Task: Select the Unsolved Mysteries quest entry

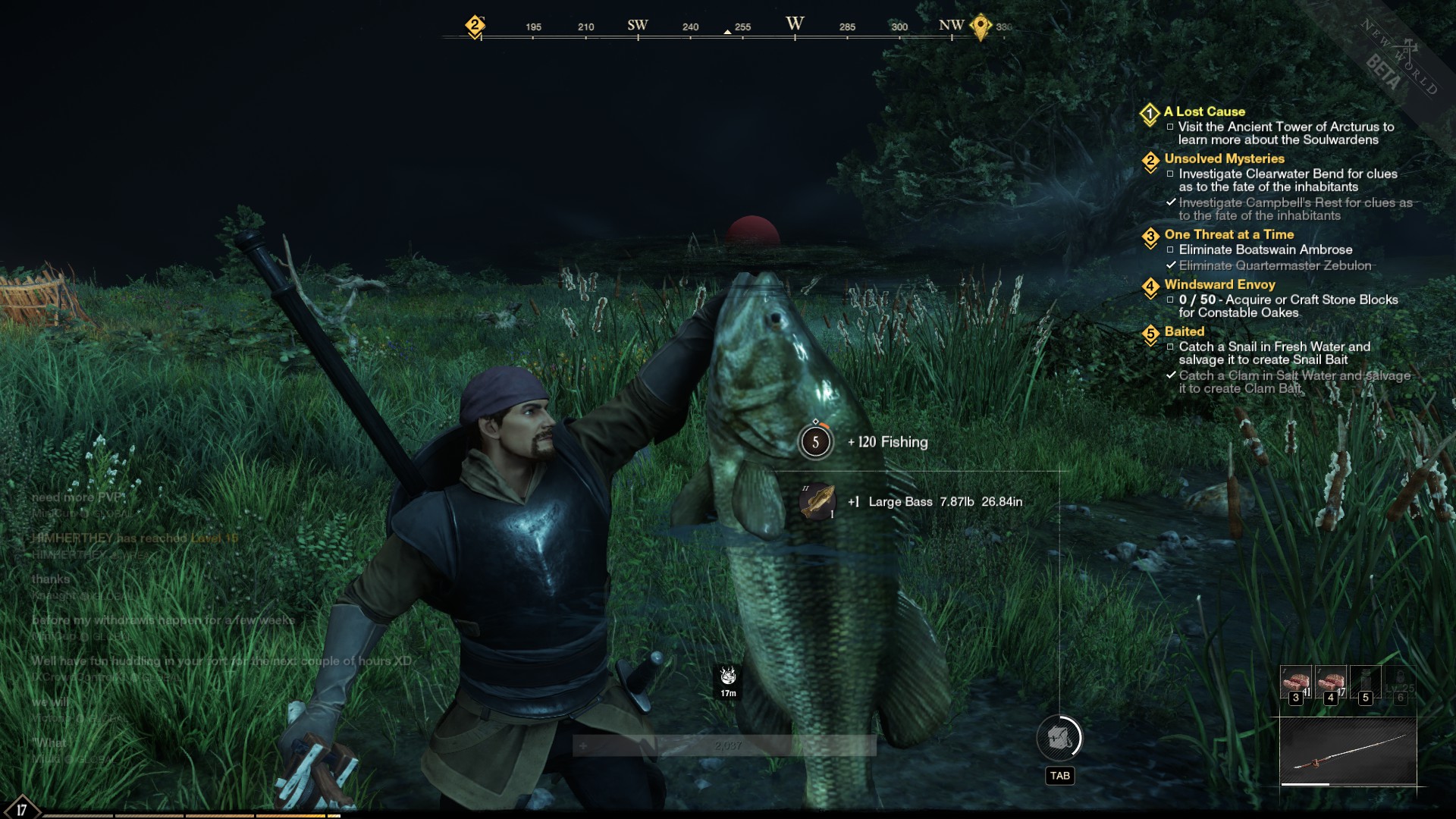Action: (x=1224, y=158)
